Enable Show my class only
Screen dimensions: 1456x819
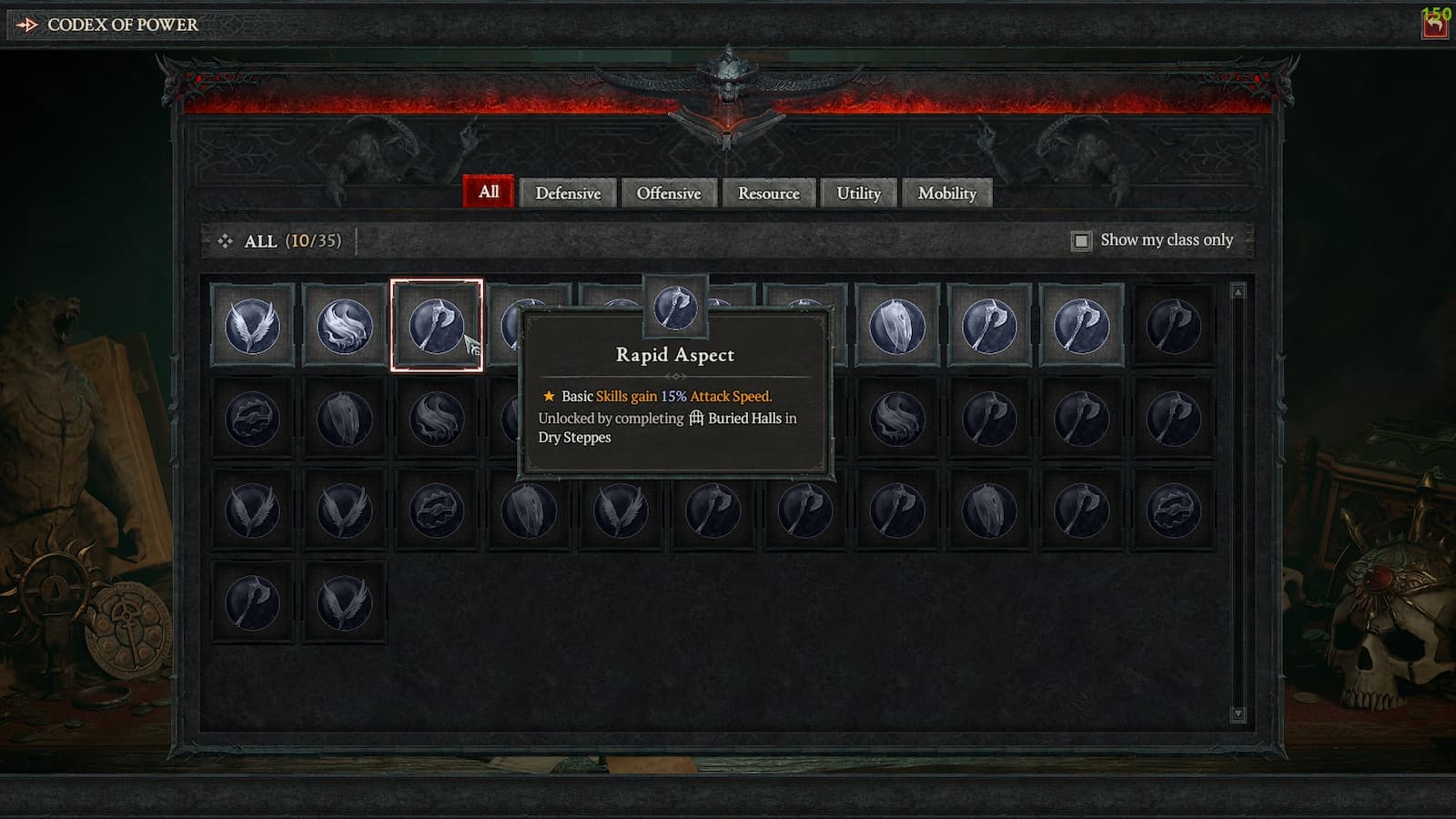1082,240
